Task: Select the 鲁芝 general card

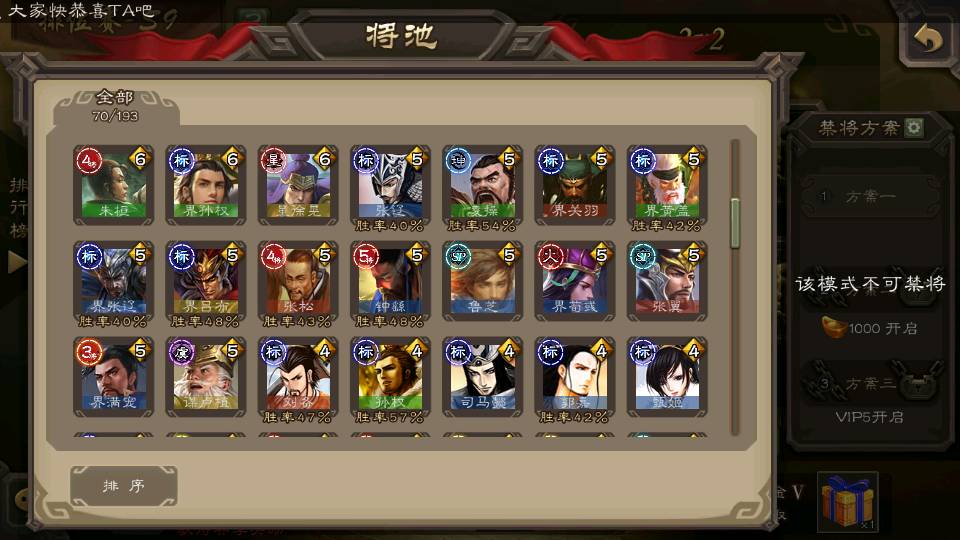Action: 482,281
